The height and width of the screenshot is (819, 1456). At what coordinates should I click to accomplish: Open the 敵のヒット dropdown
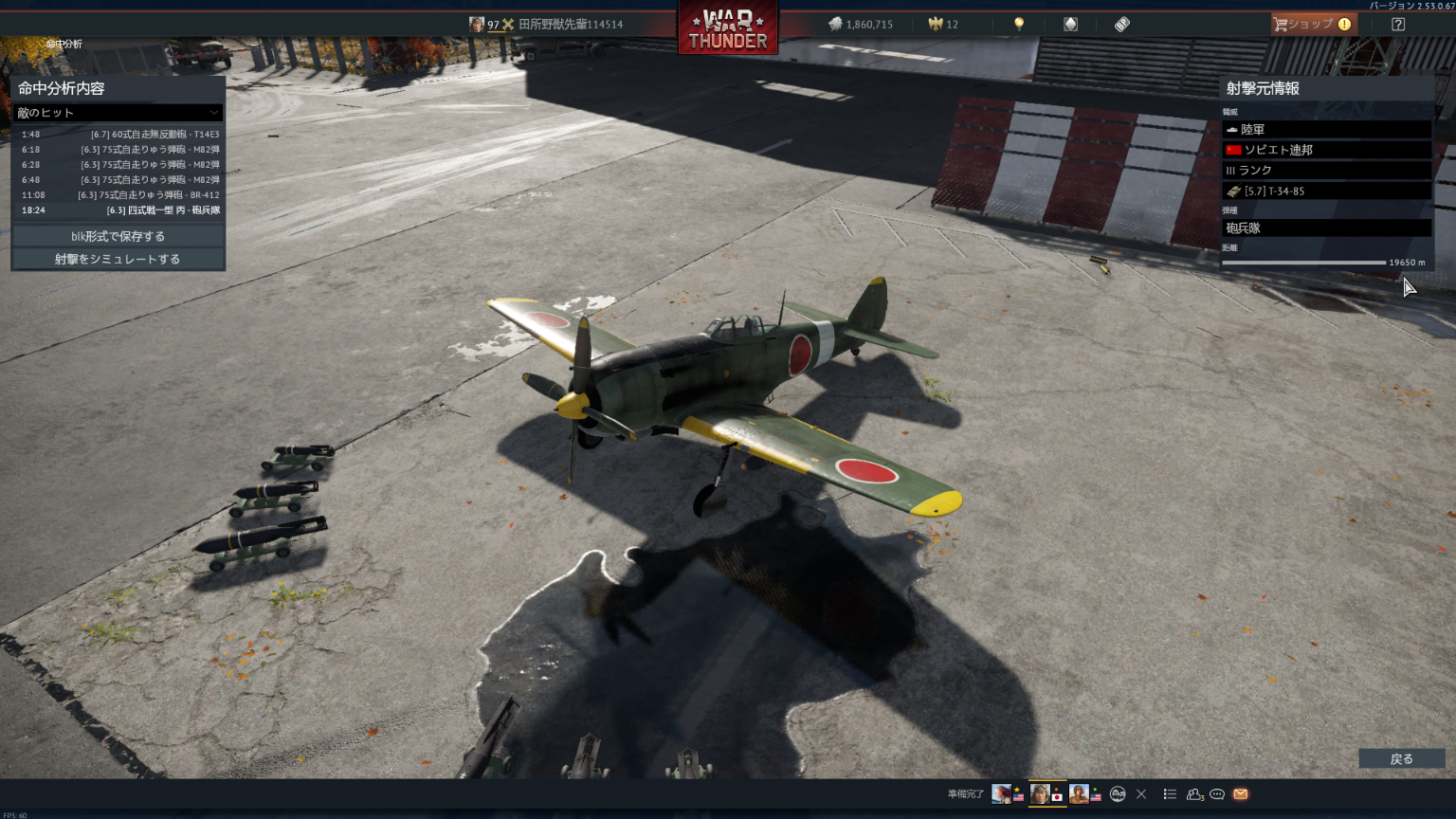[x=118, y=113]
